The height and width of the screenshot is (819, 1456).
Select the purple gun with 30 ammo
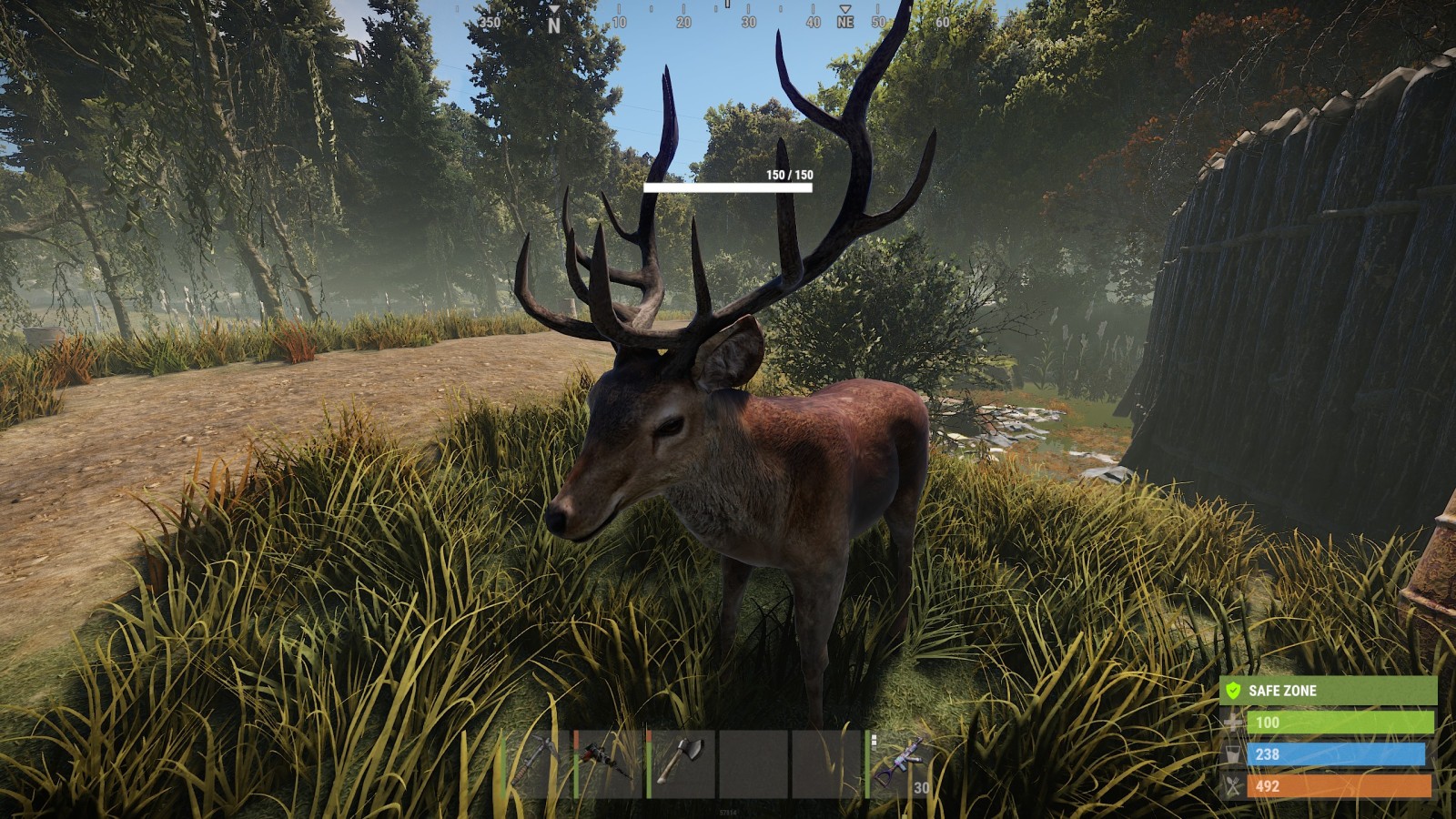coord(900,763)
